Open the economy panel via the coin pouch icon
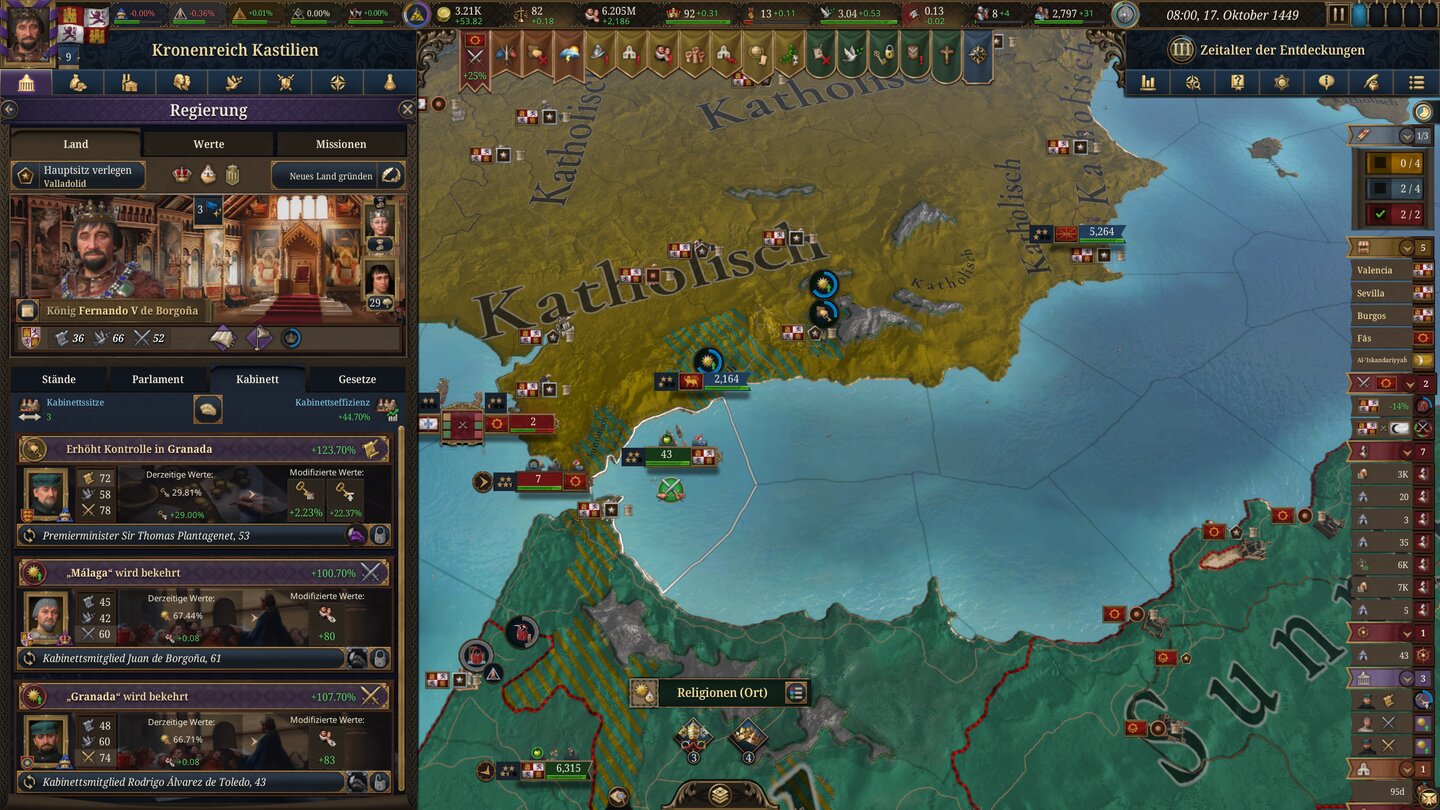The width and height of the screenshot is (1440, 810). click(78, 83)
